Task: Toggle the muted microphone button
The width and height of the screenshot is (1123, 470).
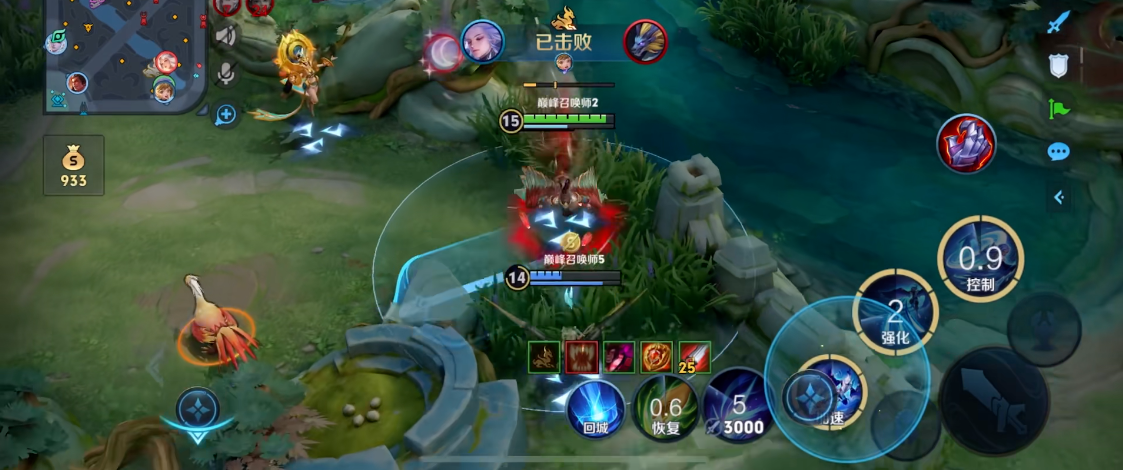Action: pyautogui.click(x=226, y=74)
